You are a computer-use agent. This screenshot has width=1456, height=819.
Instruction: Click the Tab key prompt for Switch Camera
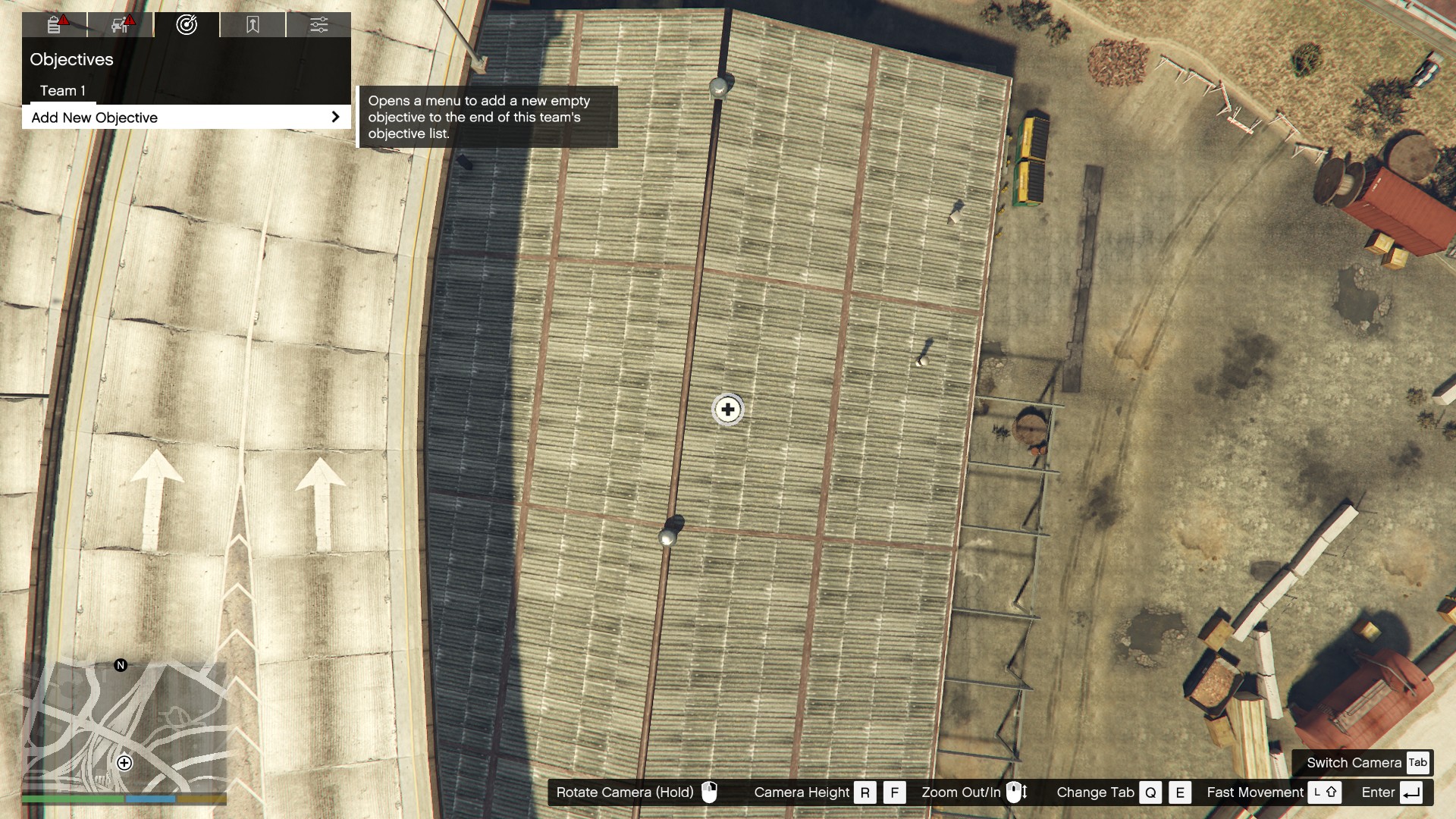[x=1419, y=763]
